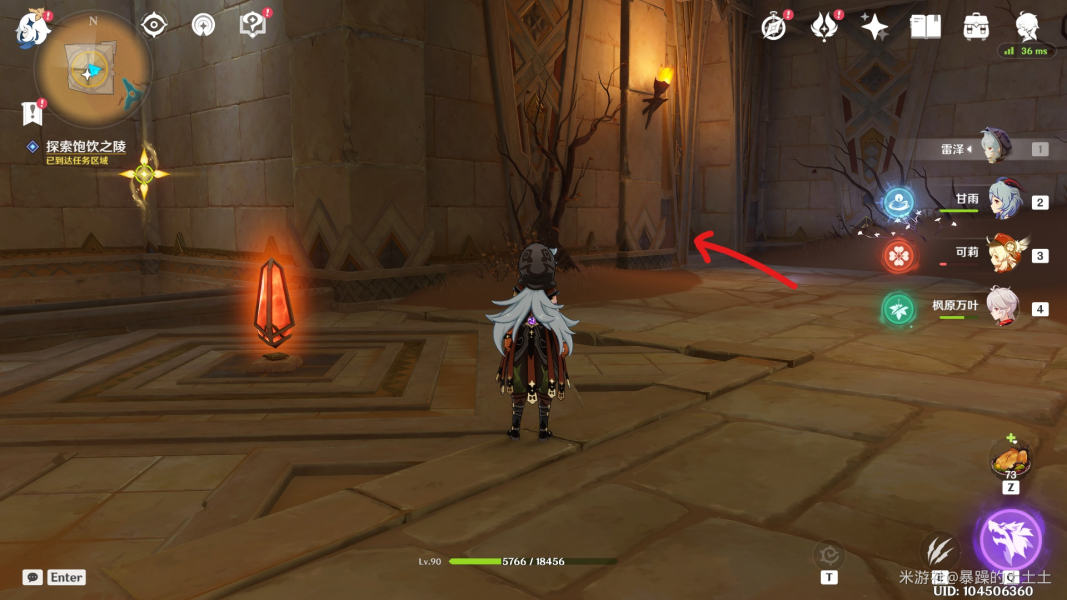Open the quest log bookmark icon

(x=33, y=113)
